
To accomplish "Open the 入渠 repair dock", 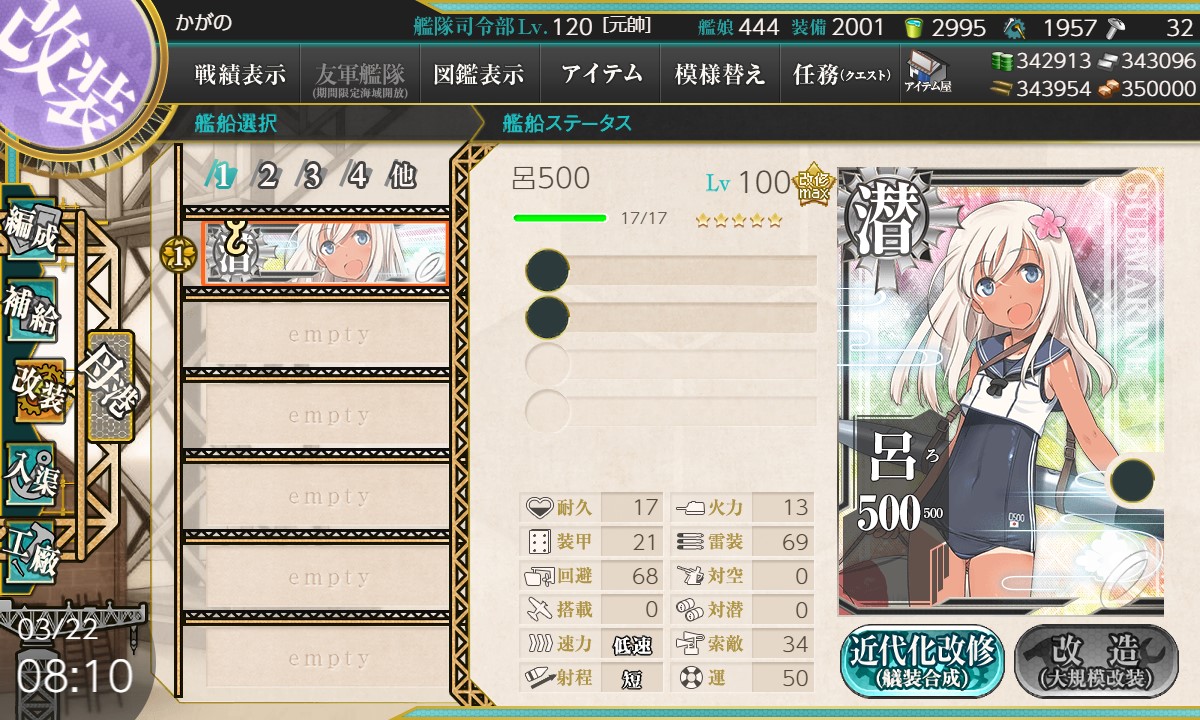I will pyautogui.click(x=32, y=470).
